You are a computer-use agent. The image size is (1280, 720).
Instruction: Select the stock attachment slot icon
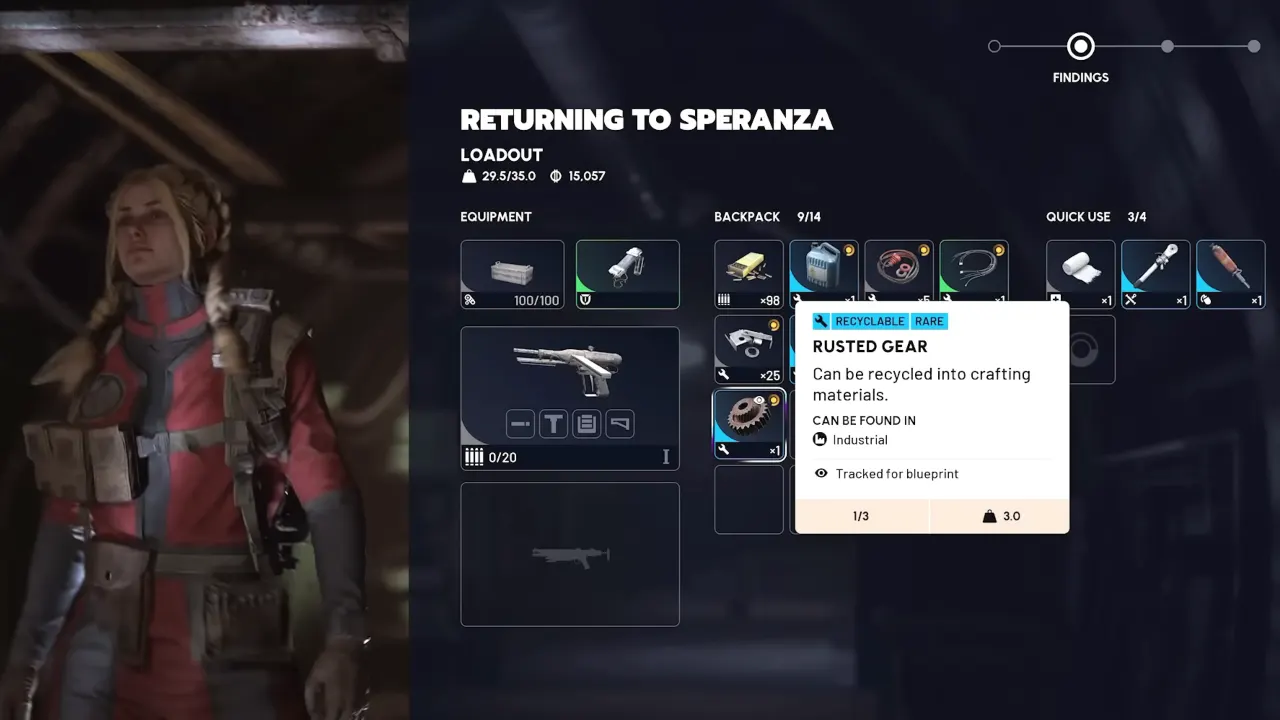click(x=619, y=424)
